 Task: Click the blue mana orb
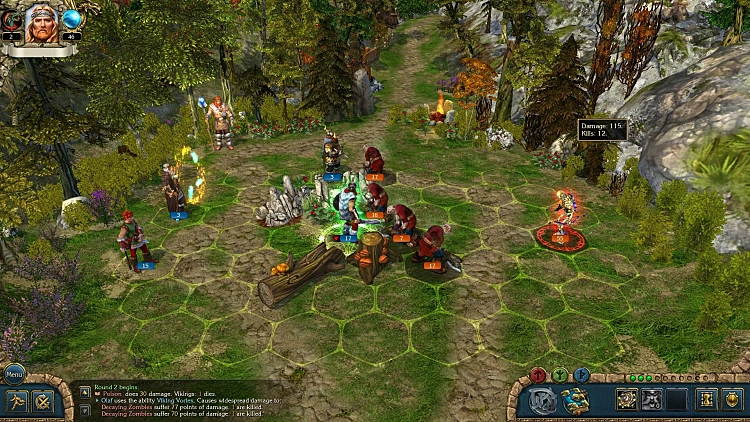[72, 18]
